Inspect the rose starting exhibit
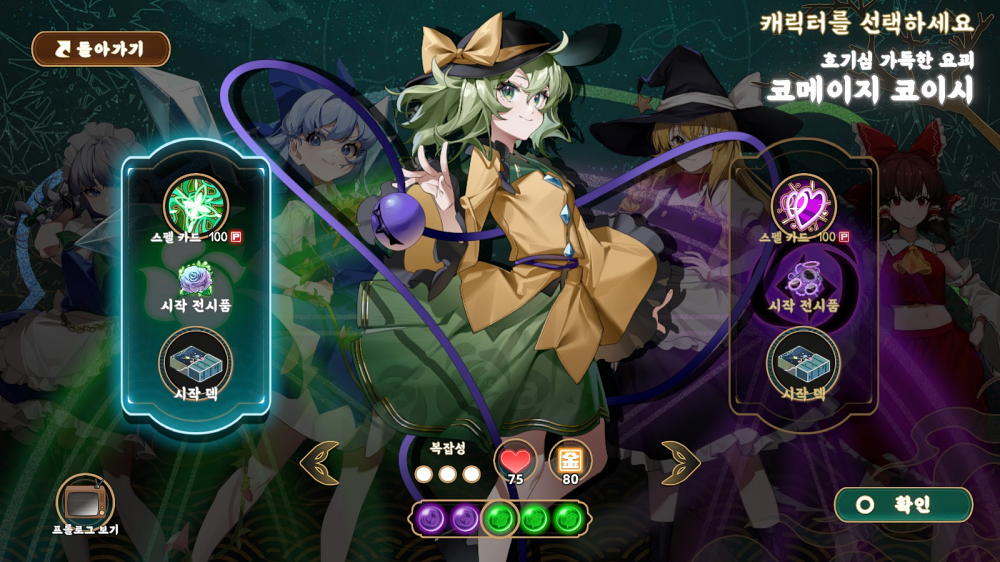This screenshot has height=562, width=1000. (195, 278)
